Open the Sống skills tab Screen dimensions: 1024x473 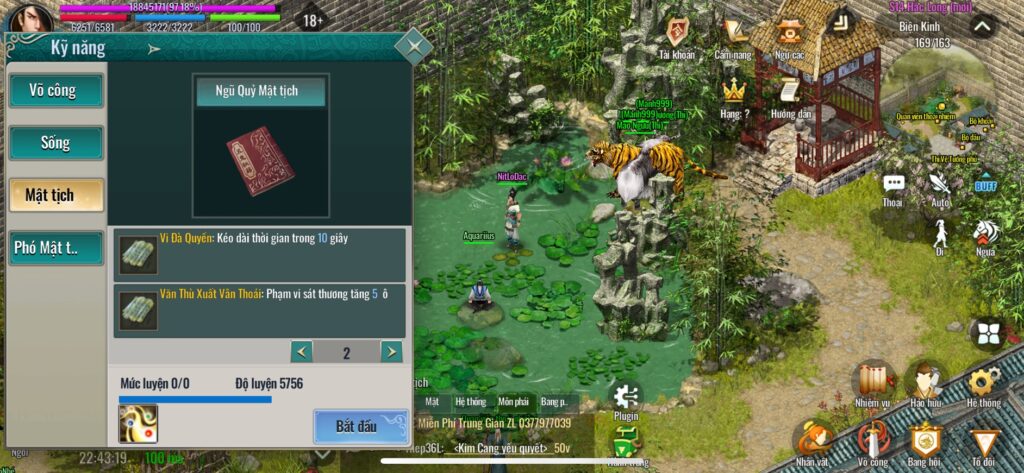(x=56, y=143)
